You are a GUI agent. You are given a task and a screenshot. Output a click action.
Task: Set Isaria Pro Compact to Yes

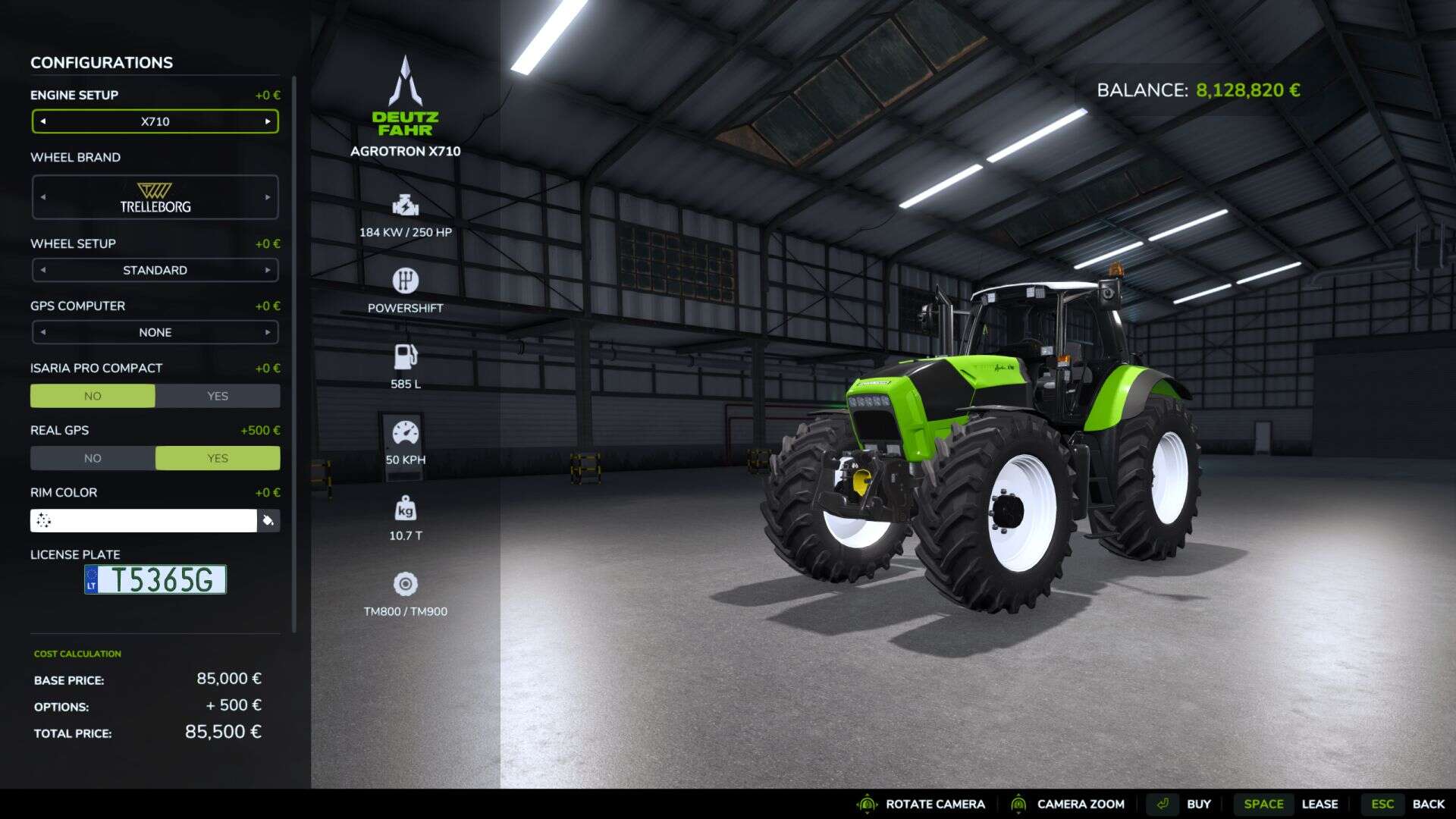pos(218,396)
